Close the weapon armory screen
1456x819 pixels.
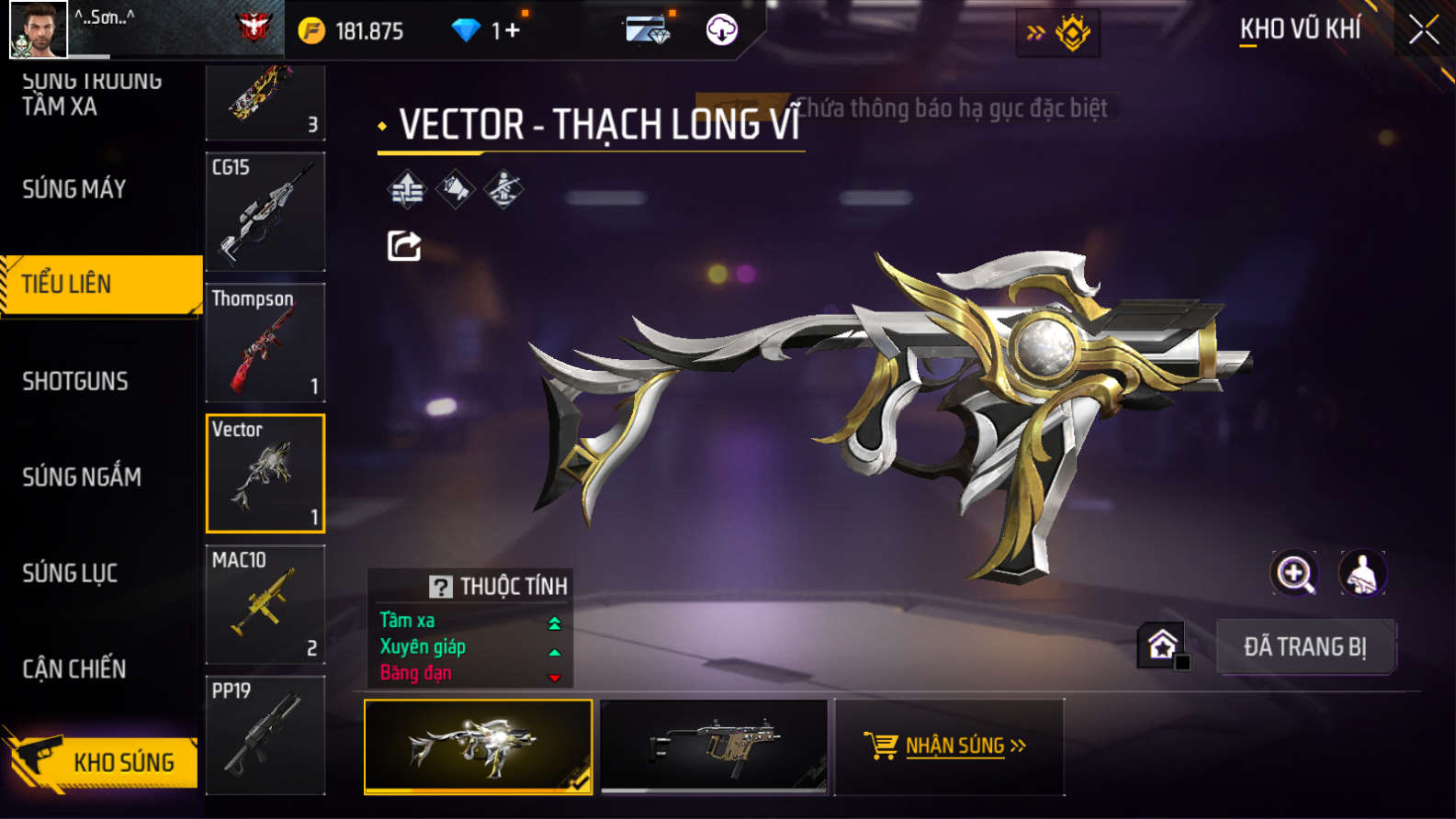[1423, 30]
